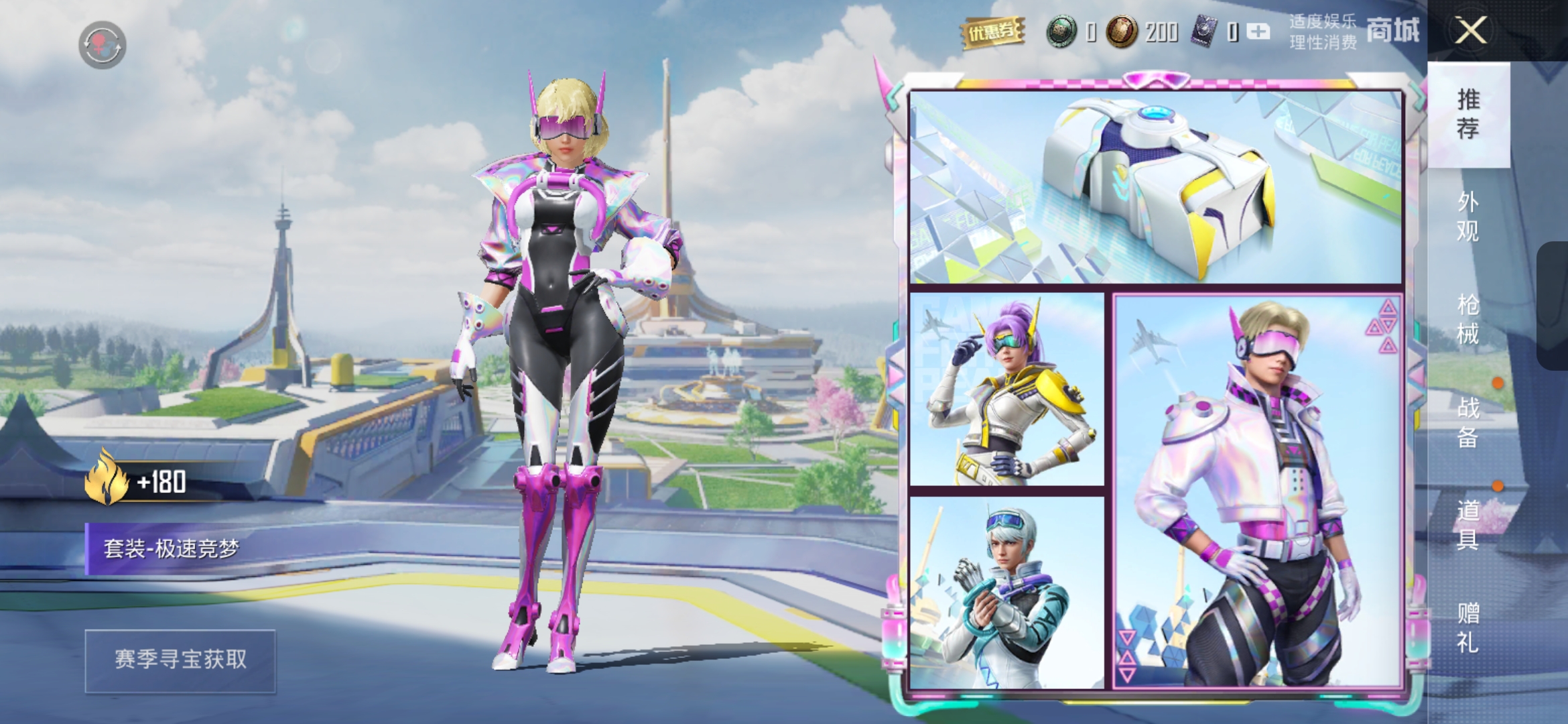Select the white and yellow backpack thumbnail
1568x724 pixels.
(1155, 188)
